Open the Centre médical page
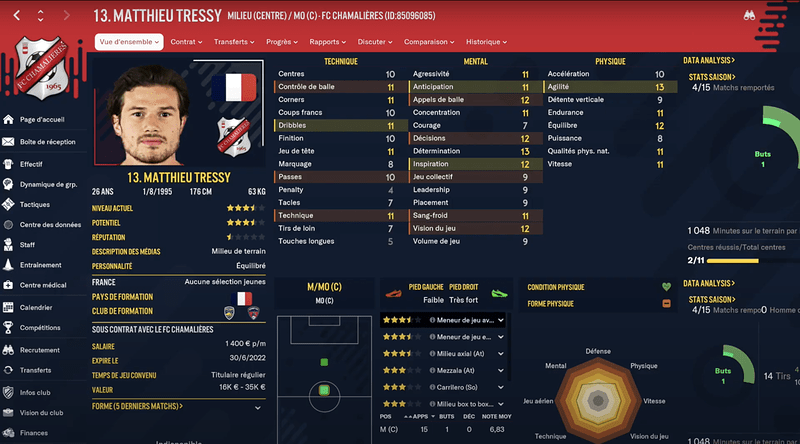 pyautogui.click(x=42, y=286)
